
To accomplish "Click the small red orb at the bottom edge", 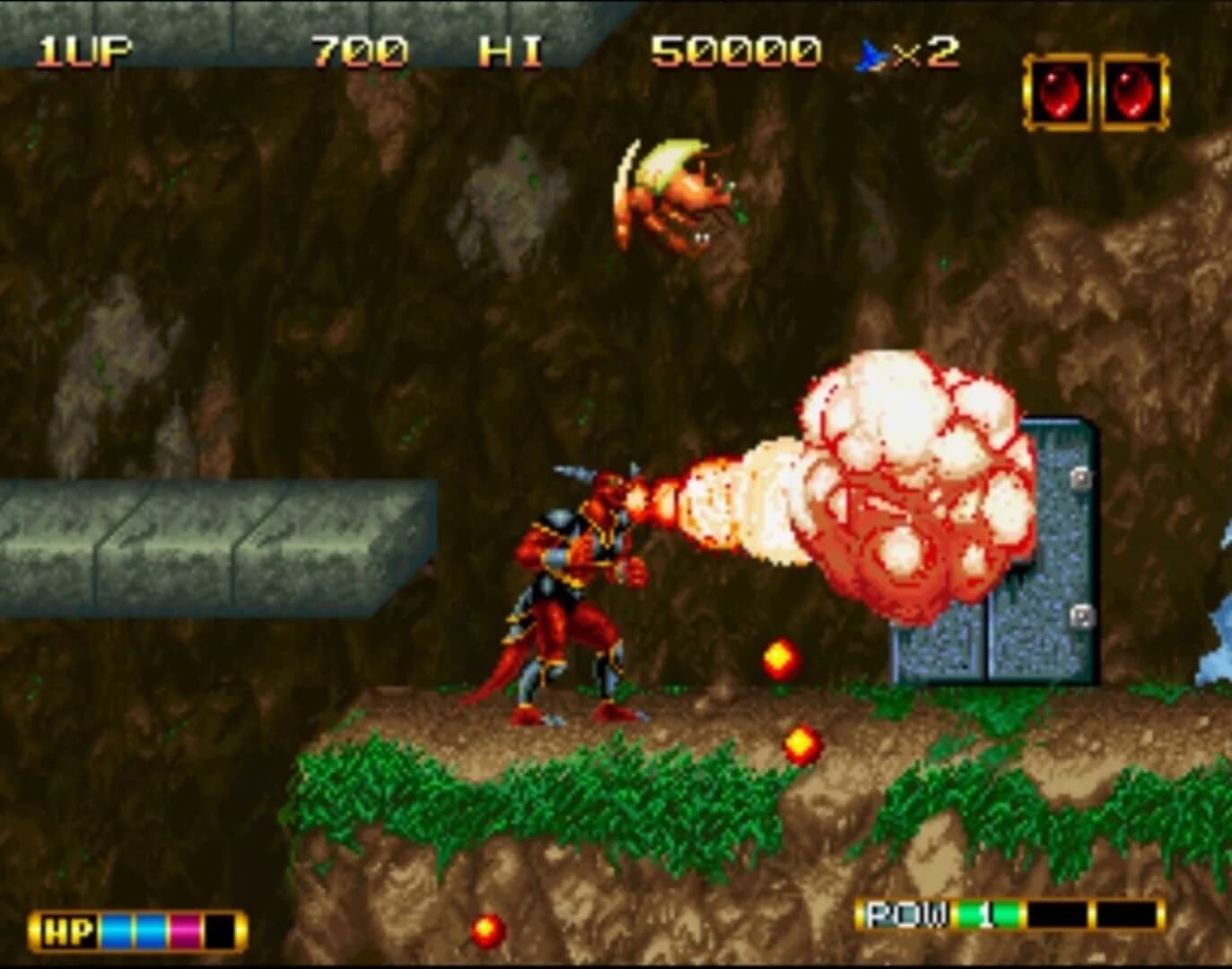I will point(488,930).
